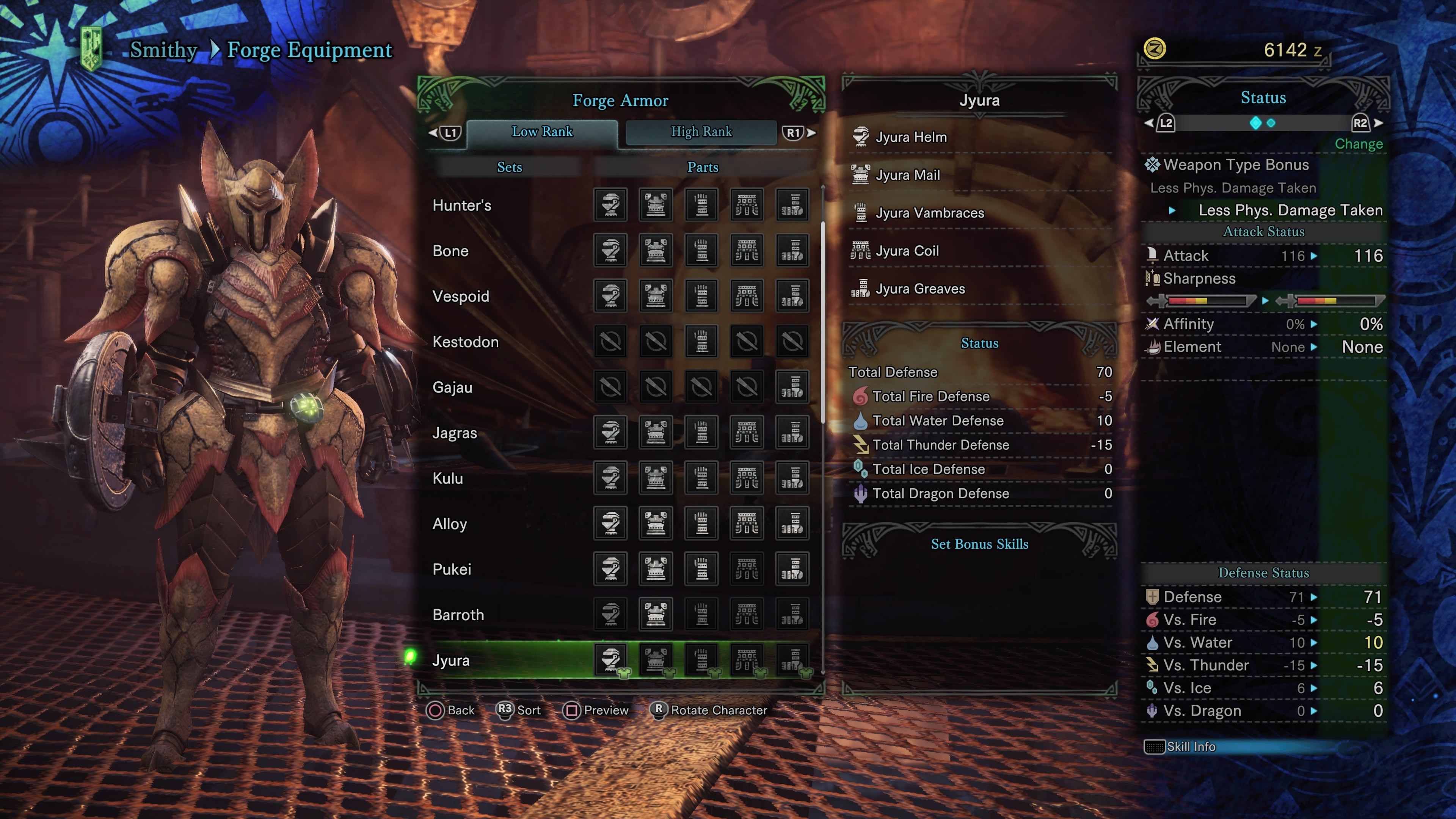
Task: Open the Parts tab
Action: (703, 167)
